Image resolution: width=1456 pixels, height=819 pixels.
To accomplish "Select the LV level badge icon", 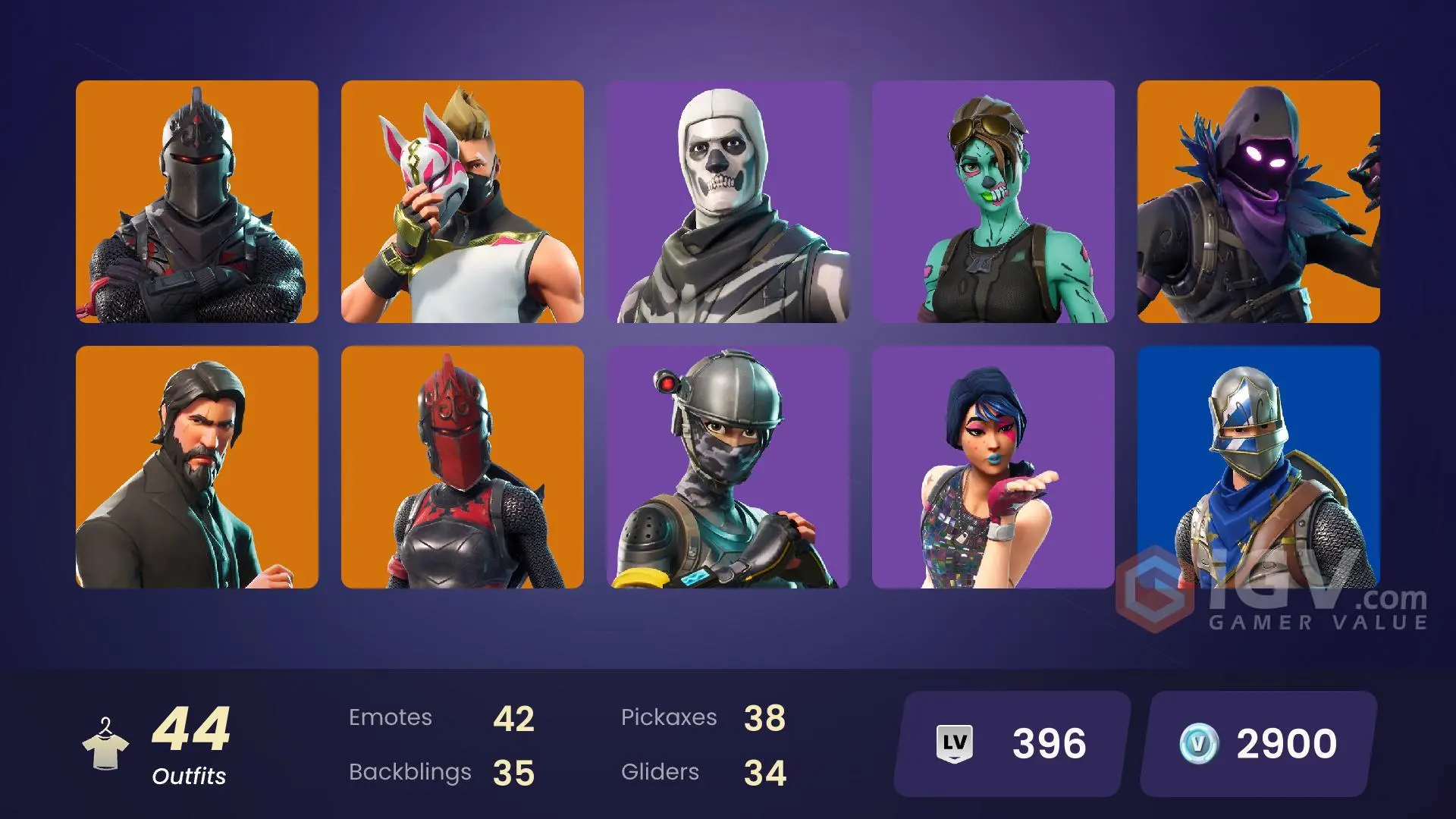I will [x=955, y=744].
